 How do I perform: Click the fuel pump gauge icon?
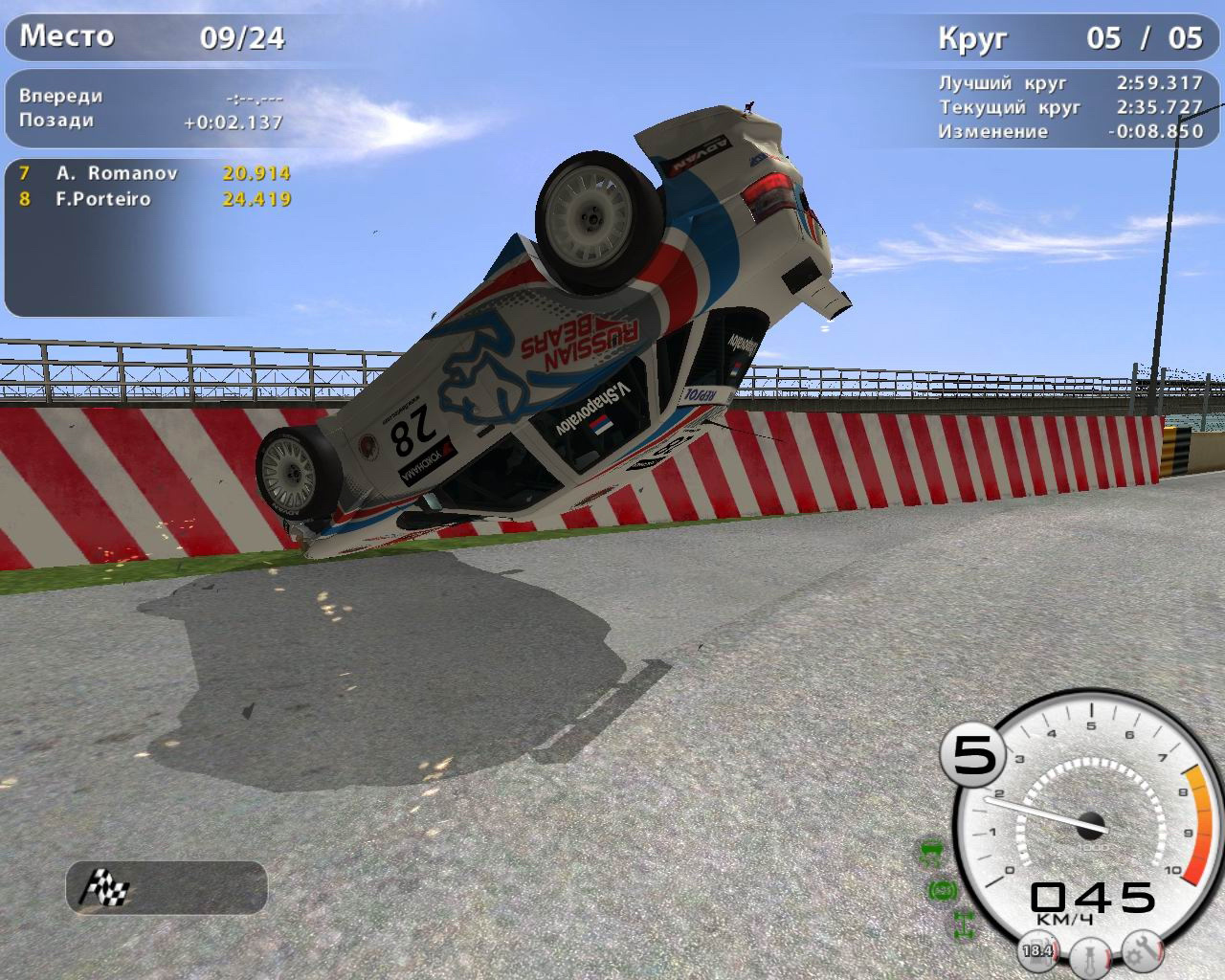point(1037,950)
